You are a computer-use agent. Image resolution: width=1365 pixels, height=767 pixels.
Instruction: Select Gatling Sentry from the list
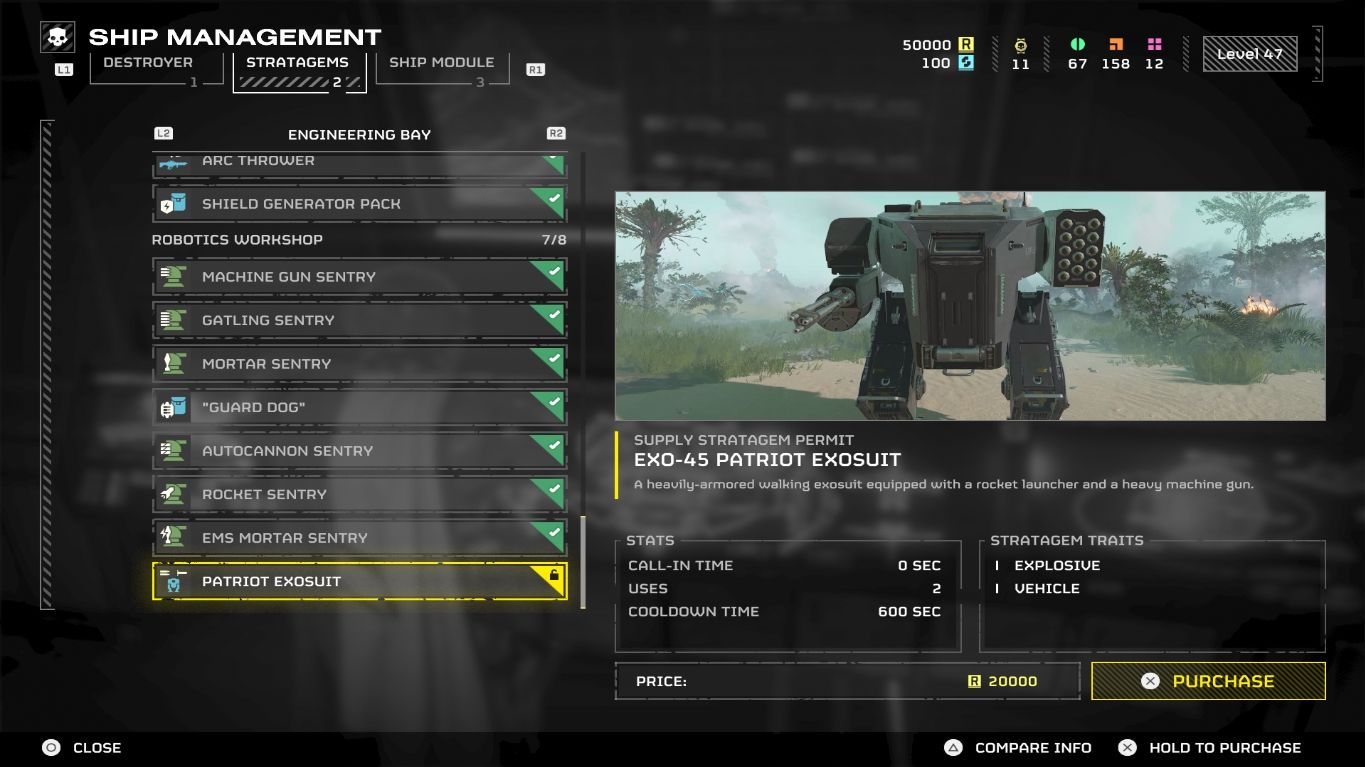[x=359, y=320]
